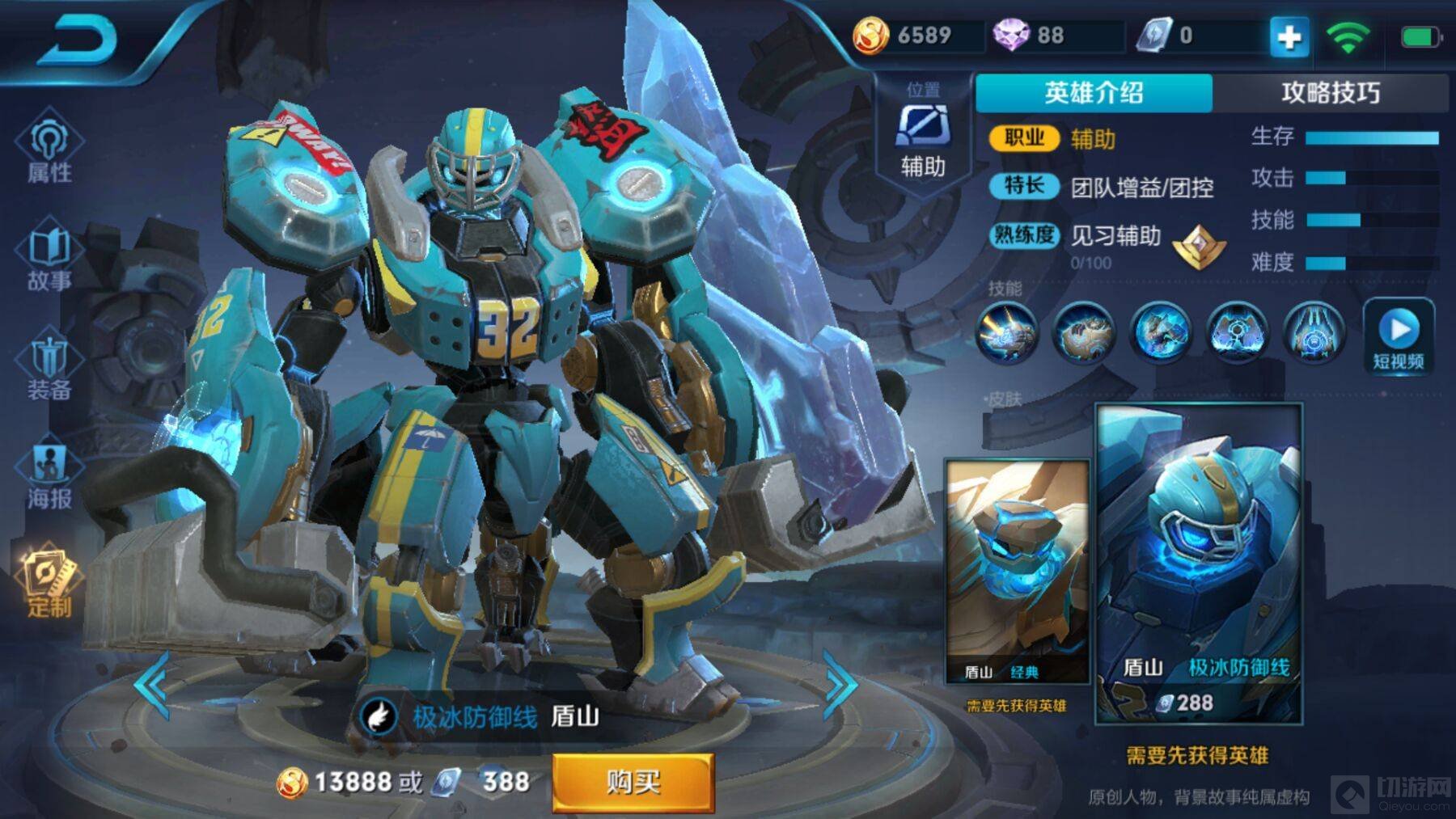Open the 属性 attributes panel

tap(49, 150)
